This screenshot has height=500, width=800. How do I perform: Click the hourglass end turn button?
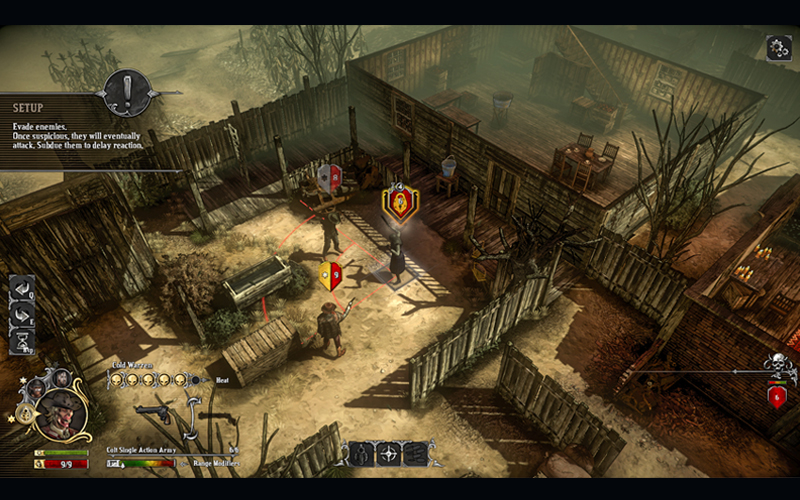(x=22, y=342)
